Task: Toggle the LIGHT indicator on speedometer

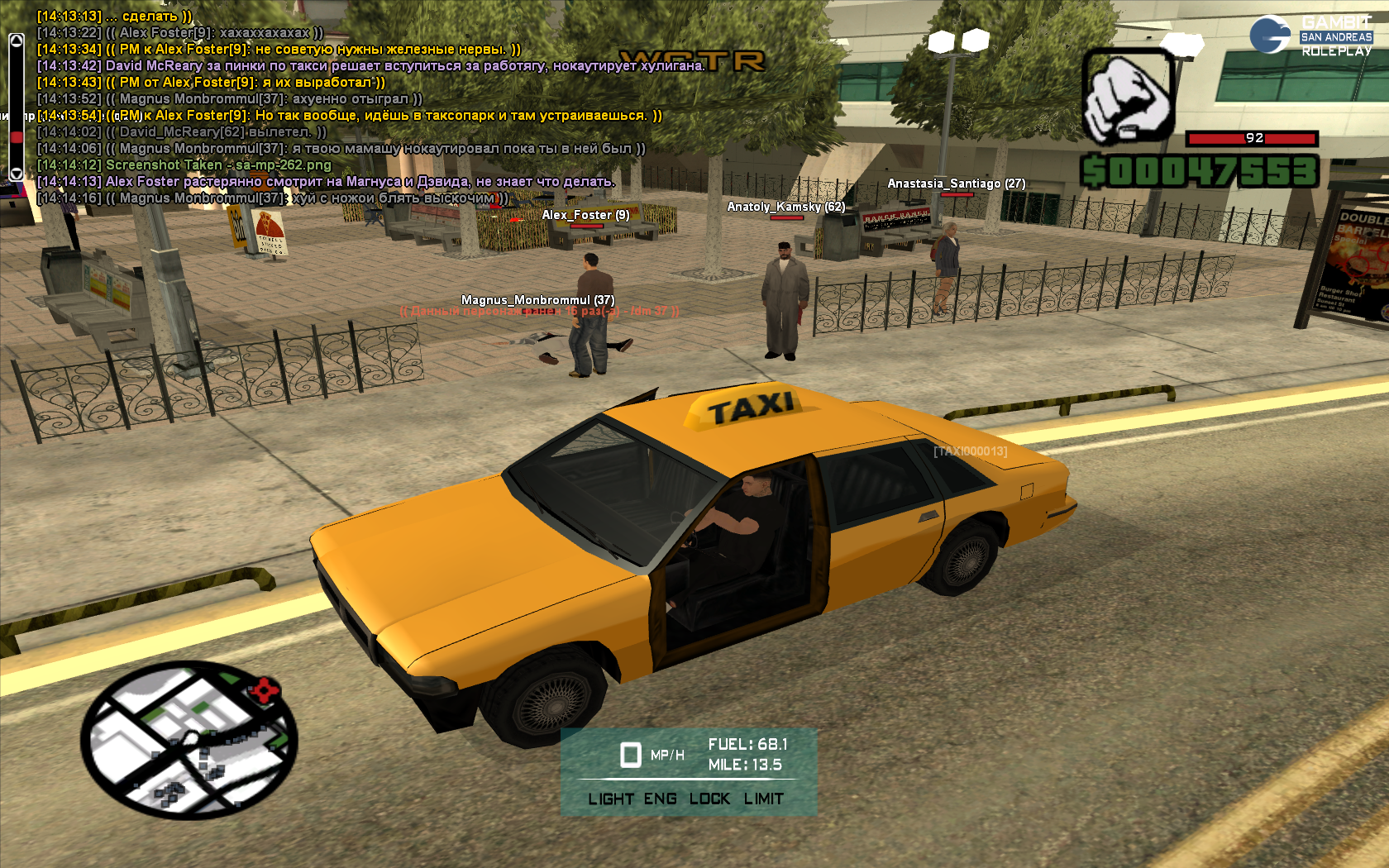Action: pos(610,799)
